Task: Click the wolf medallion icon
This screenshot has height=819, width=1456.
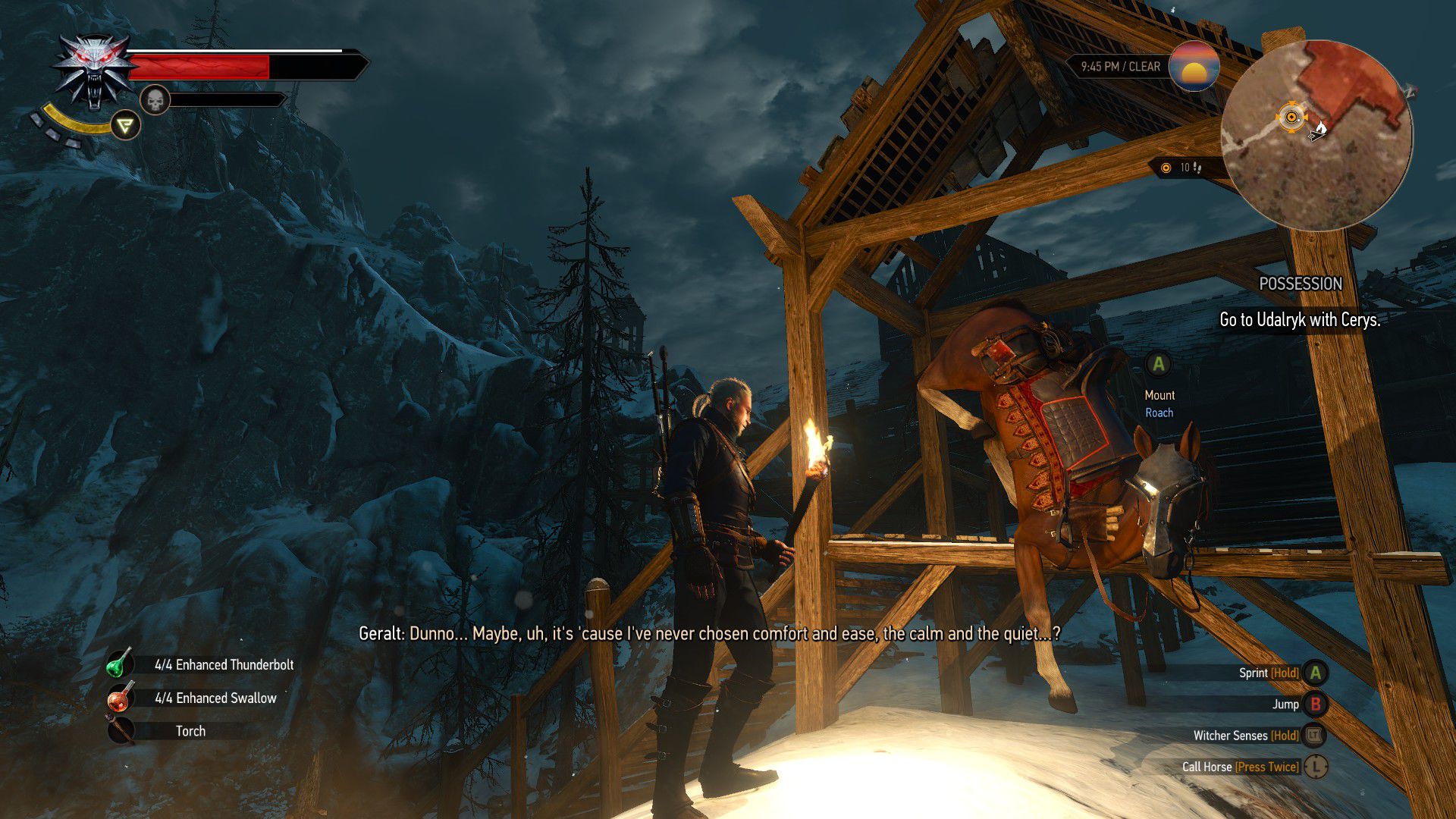Action: click(94, 71)
